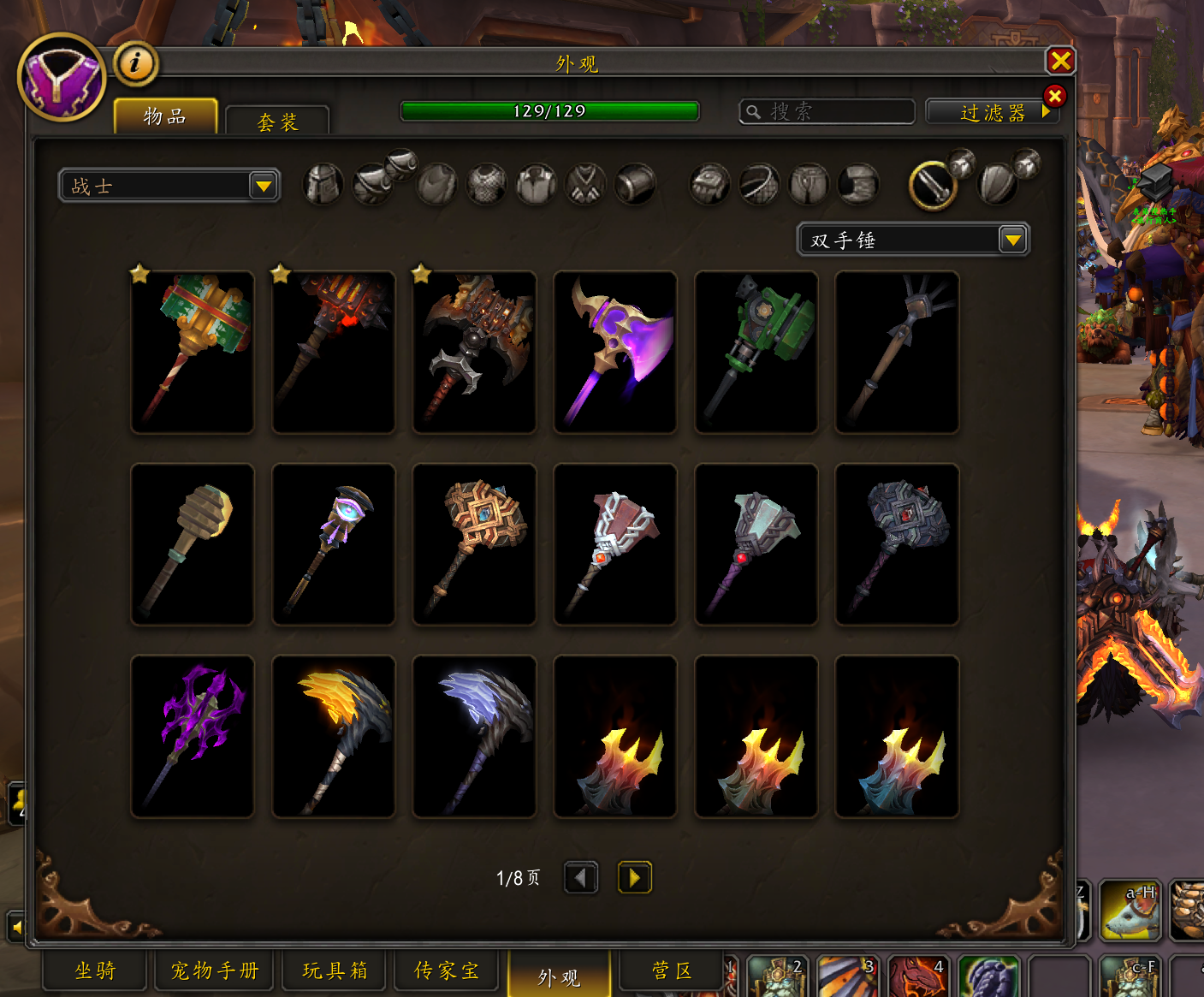Open the 营区 camp tab
This screenshot has height=997, width=1204.
672,970
